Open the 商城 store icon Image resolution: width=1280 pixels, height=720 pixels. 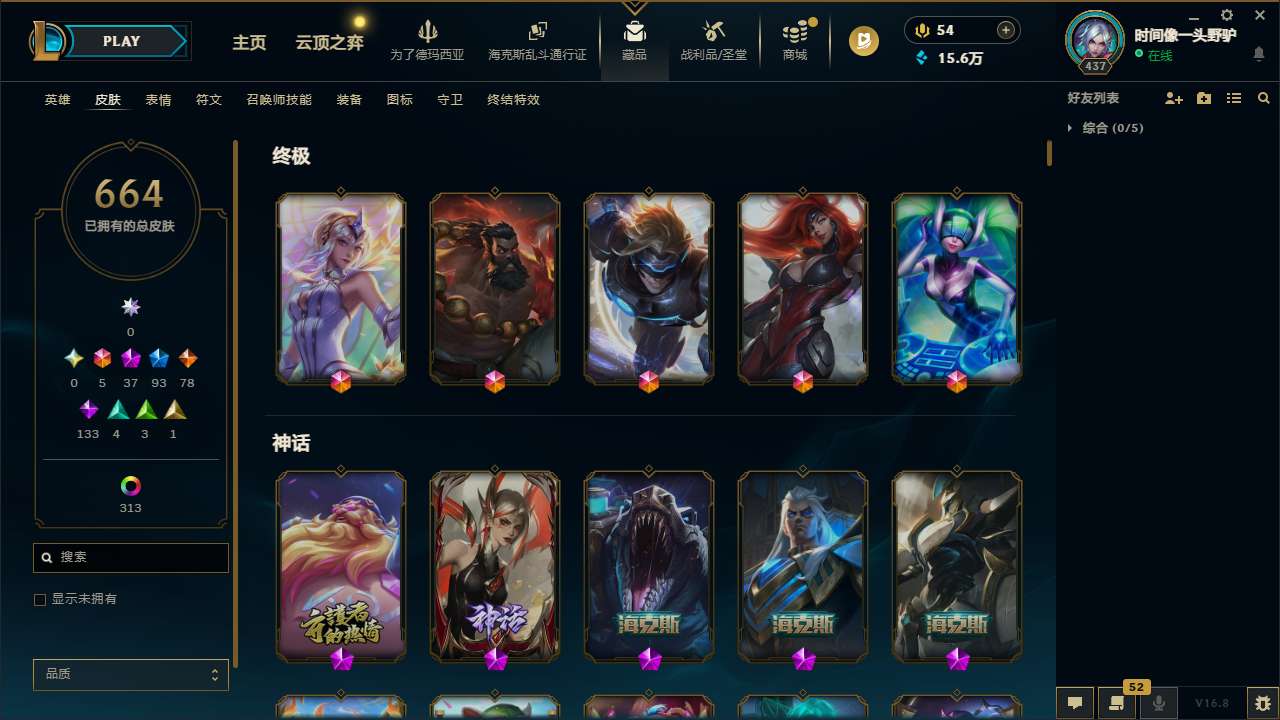pos(795,40)
